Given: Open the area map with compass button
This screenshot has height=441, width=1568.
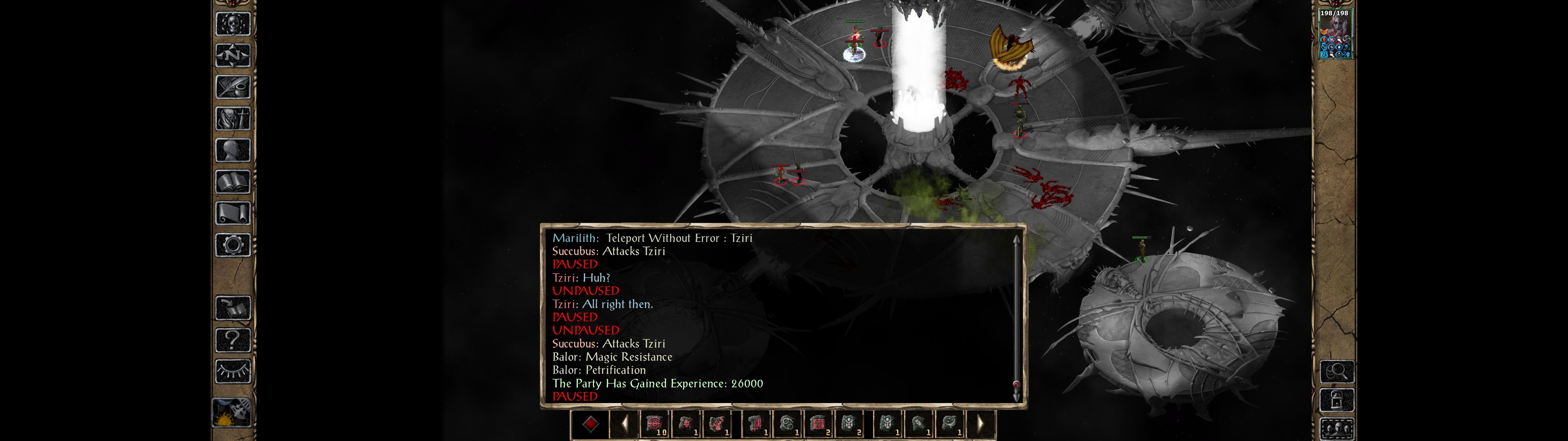Looking at the screenshot, I should (232, 56).
